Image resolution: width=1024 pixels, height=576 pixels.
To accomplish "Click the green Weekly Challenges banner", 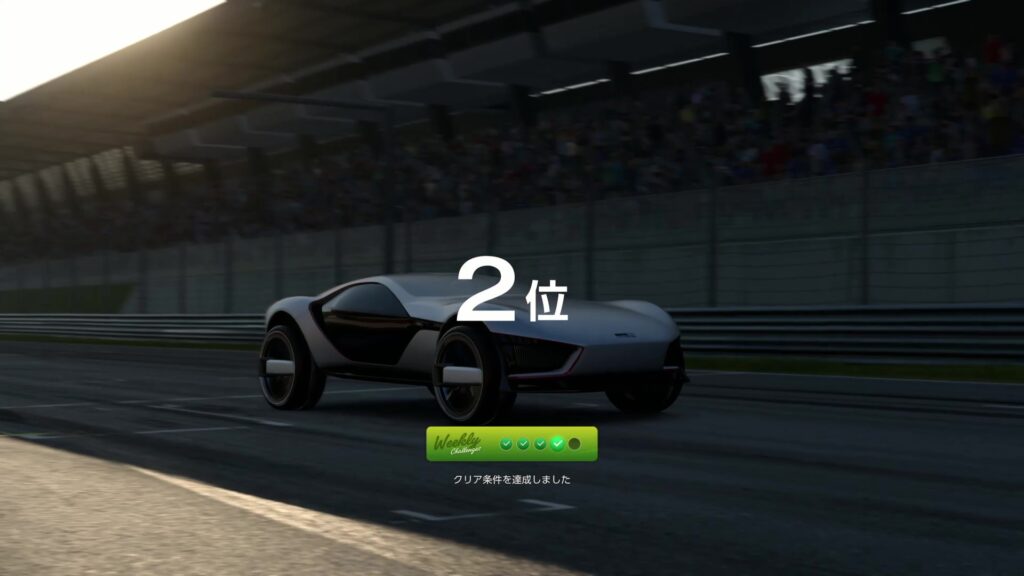I will (x=511, y=444).
